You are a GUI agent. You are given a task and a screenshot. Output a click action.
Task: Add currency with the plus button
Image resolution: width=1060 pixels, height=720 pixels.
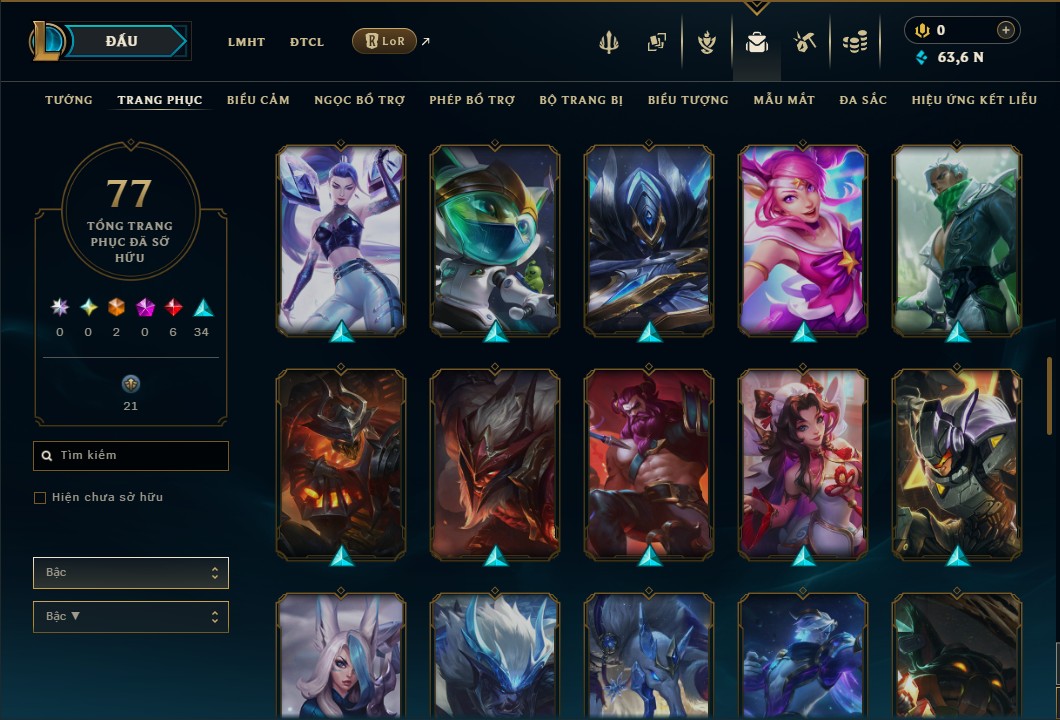point(1006,31)
